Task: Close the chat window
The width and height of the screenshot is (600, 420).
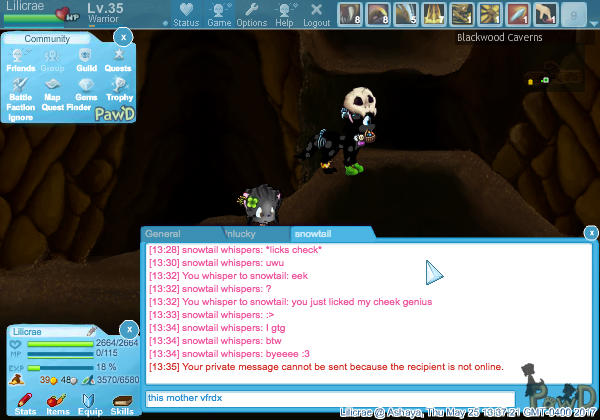Action: [x=592, y=233]
